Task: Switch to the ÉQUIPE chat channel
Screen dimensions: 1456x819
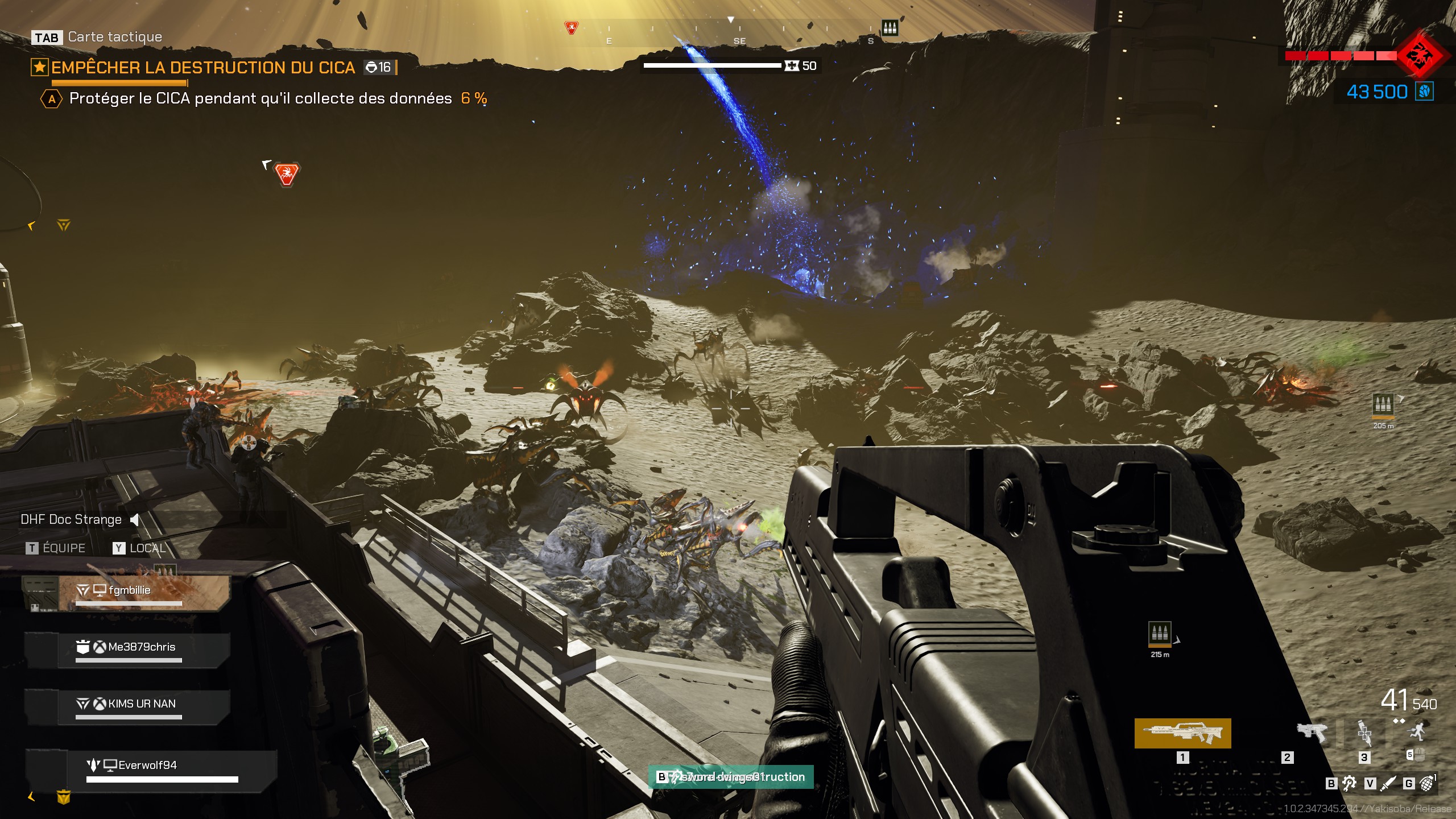Action: 56,548
